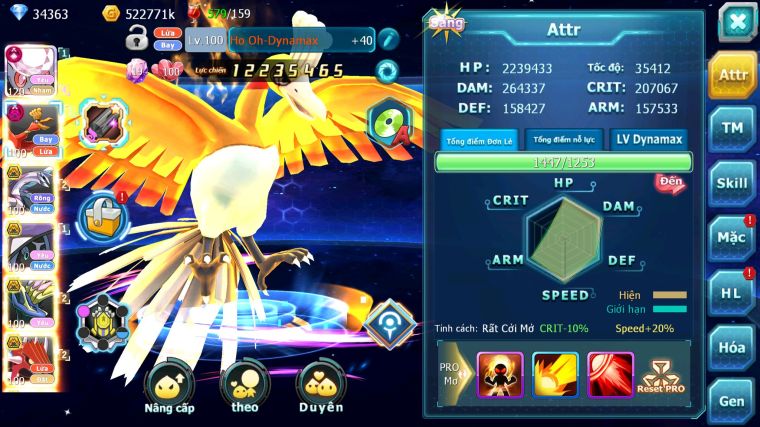
Task: Click the pencil rename icon
Action: pos(388,40)
